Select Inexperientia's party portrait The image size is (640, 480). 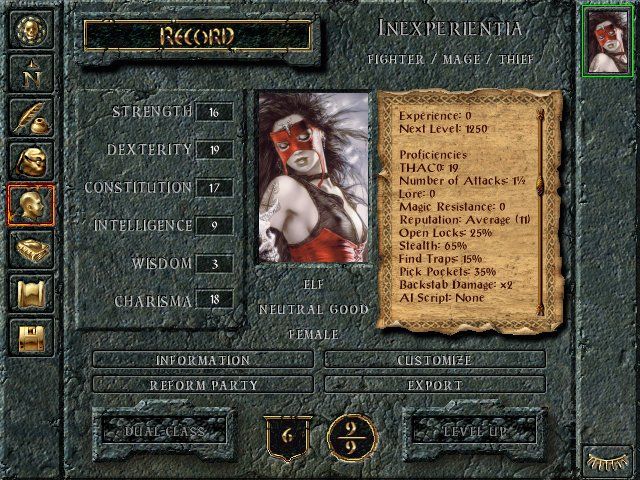click(607, 40)
